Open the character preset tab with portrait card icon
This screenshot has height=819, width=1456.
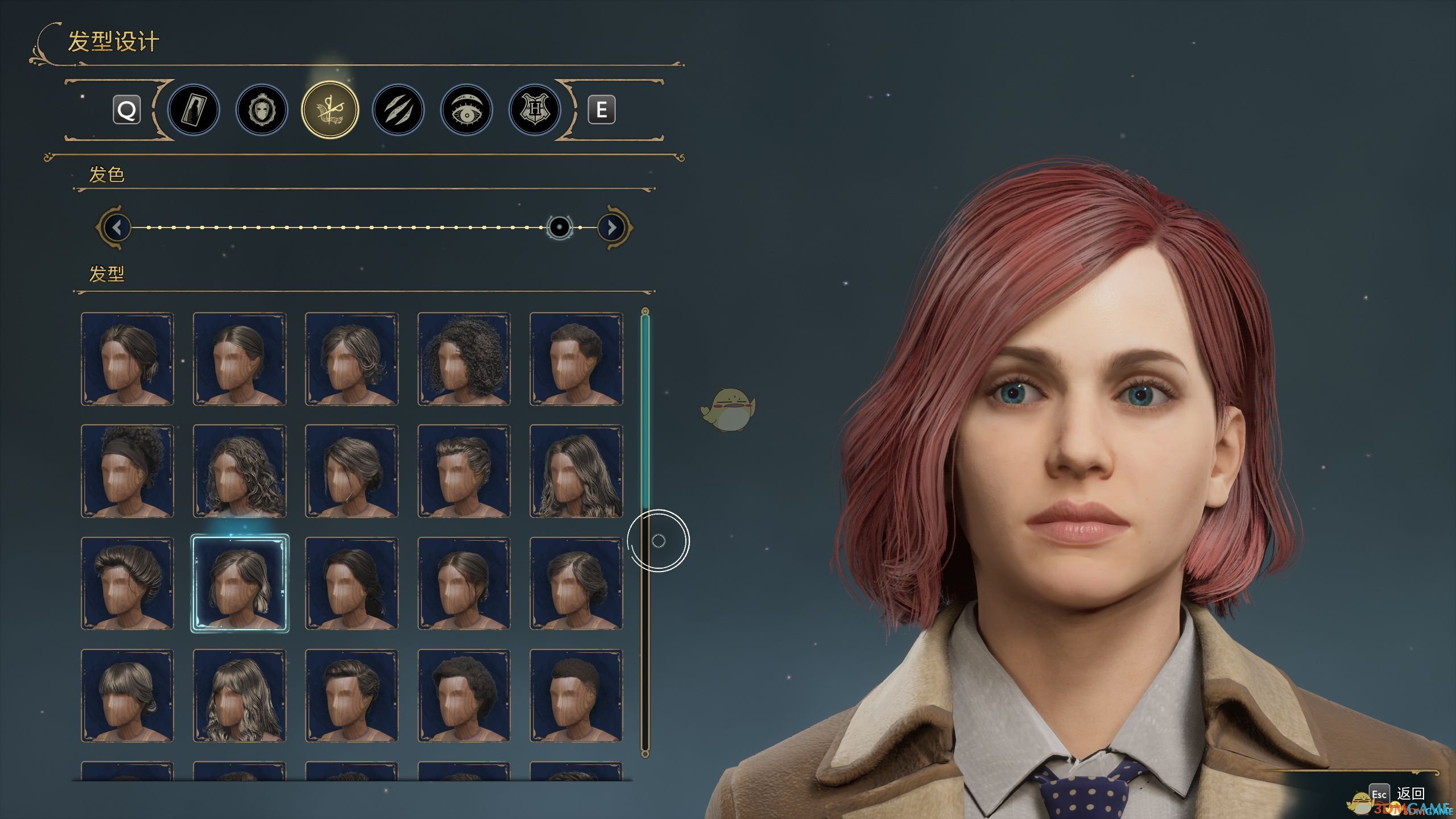(193, 110)
